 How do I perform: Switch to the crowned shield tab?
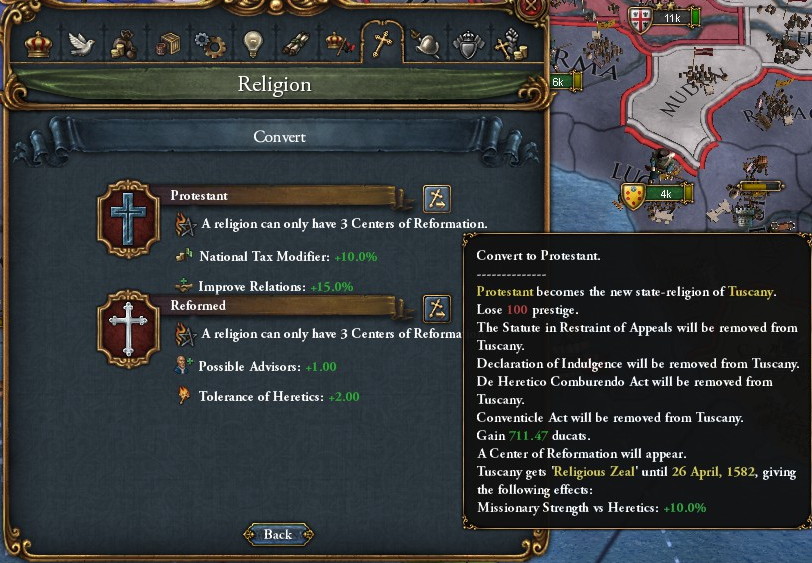tap(467, 45)
